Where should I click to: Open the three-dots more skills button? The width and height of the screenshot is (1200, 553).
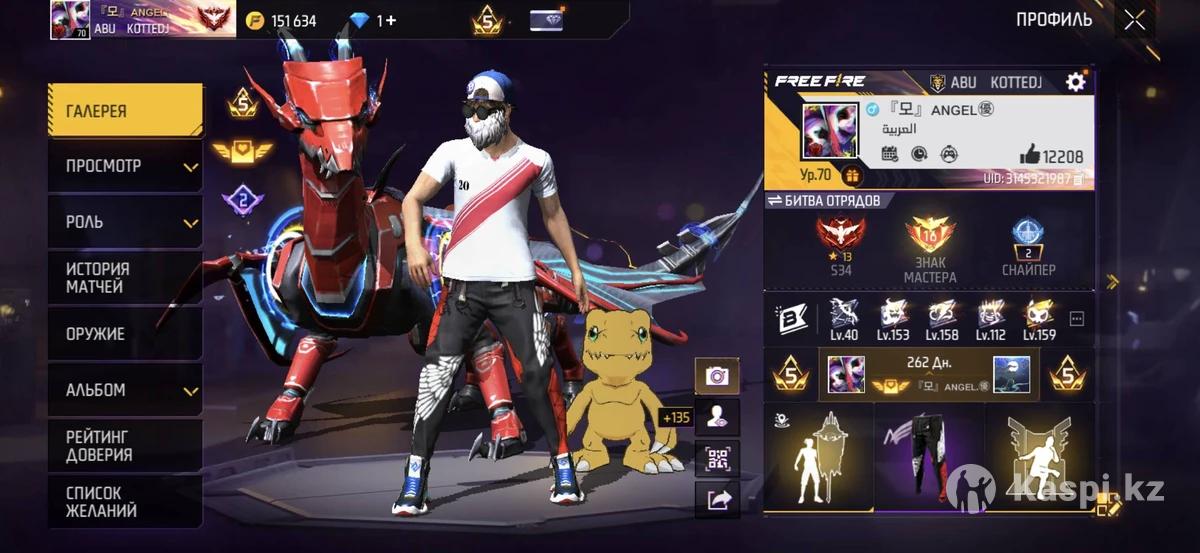pyautogui.click(x=1077, y=319)
